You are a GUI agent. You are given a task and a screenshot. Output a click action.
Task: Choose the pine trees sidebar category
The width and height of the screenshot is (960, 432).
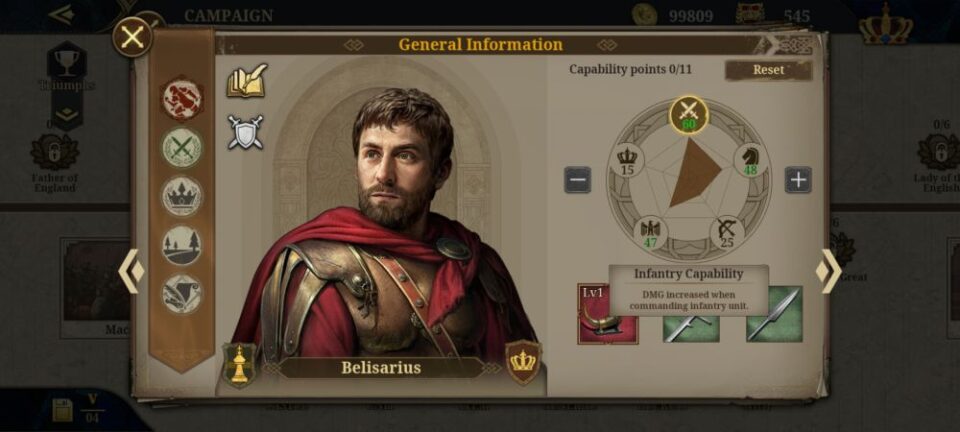(182, 245)
